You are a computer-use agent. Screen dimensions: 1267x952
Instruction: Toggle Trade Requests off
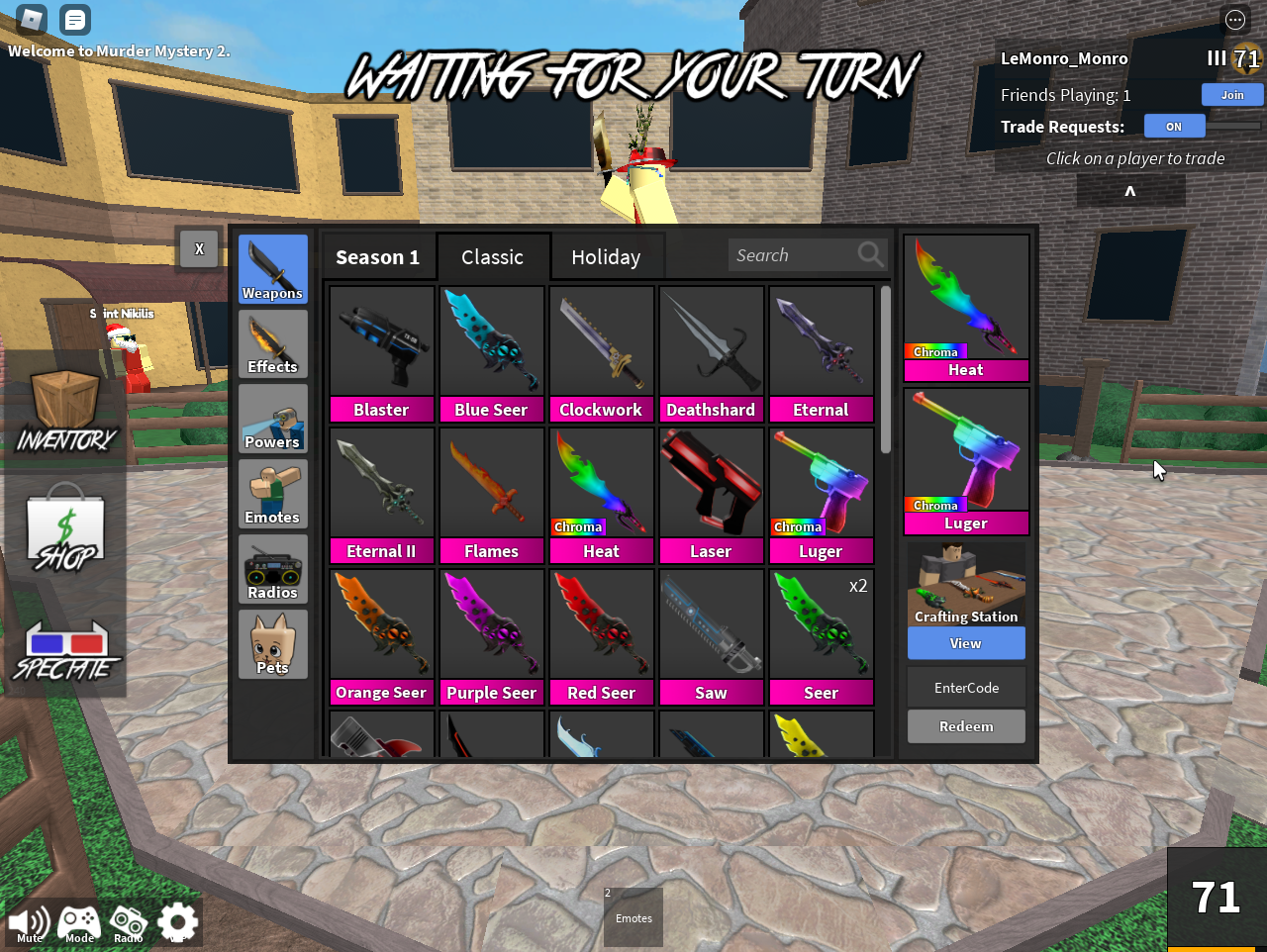(1174, 126)
